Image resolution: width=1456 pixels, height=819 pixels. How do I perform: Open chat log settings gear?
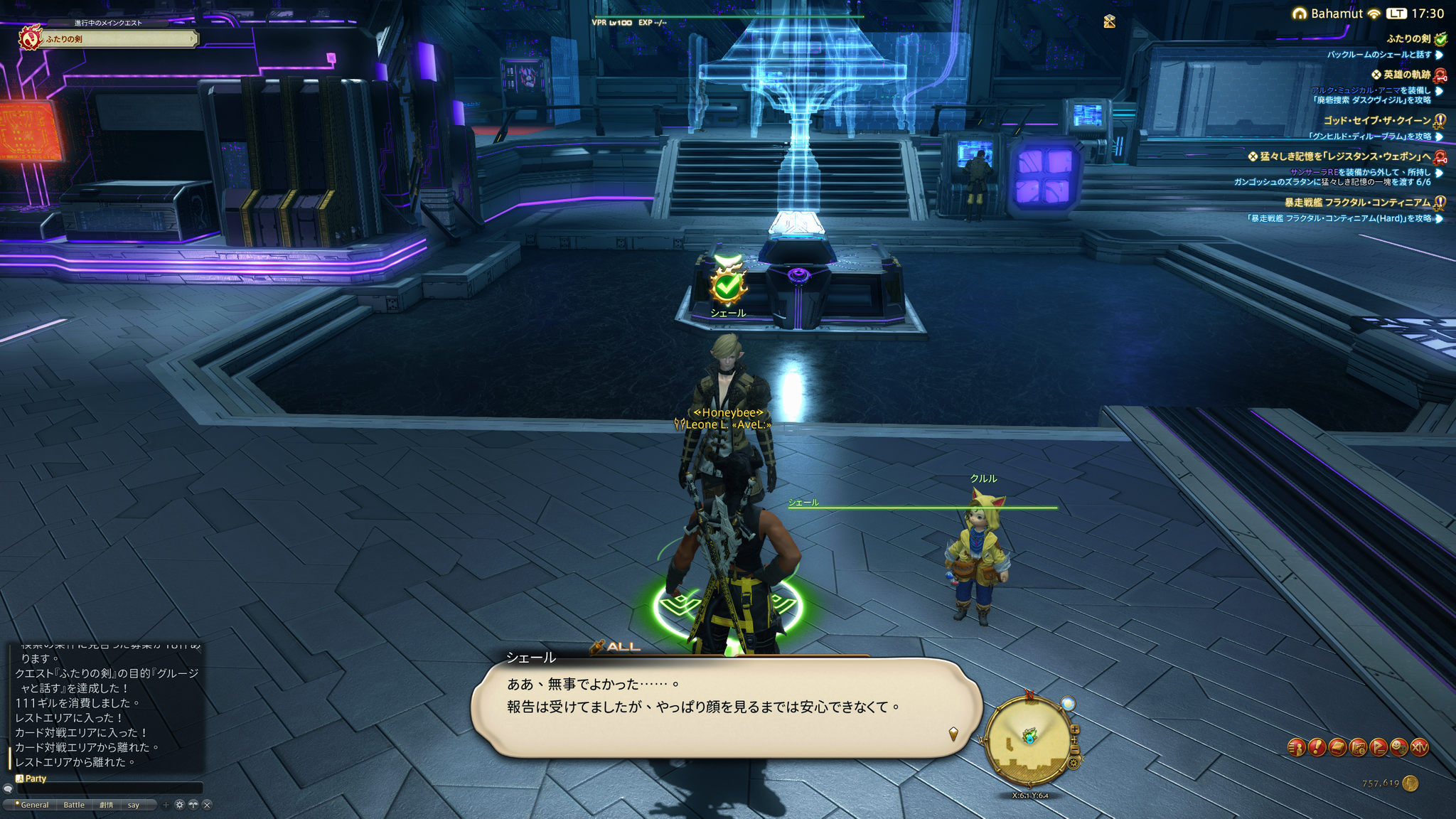(x=180, y=805)
